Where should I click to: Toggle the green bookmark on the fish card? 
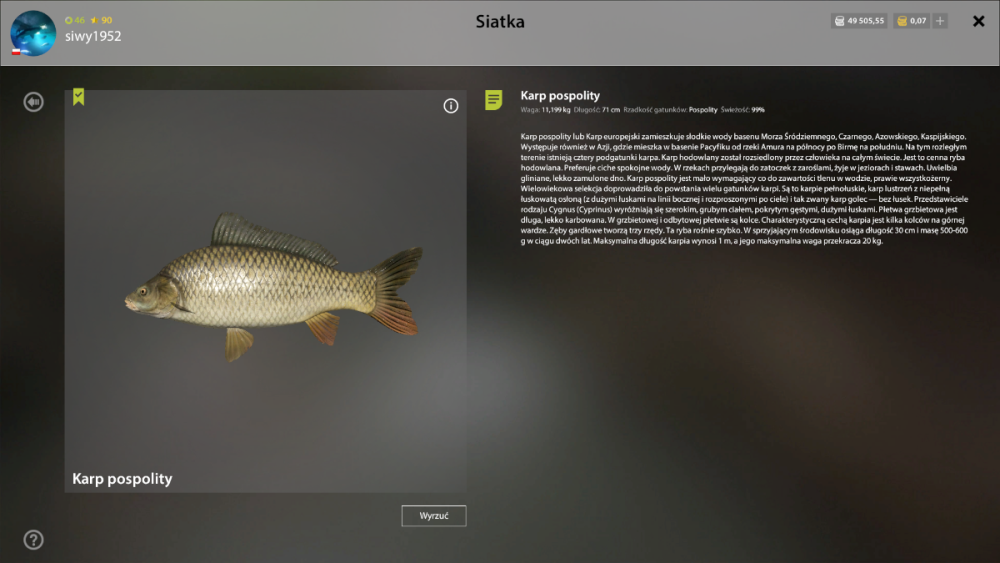tap(79, 97)
